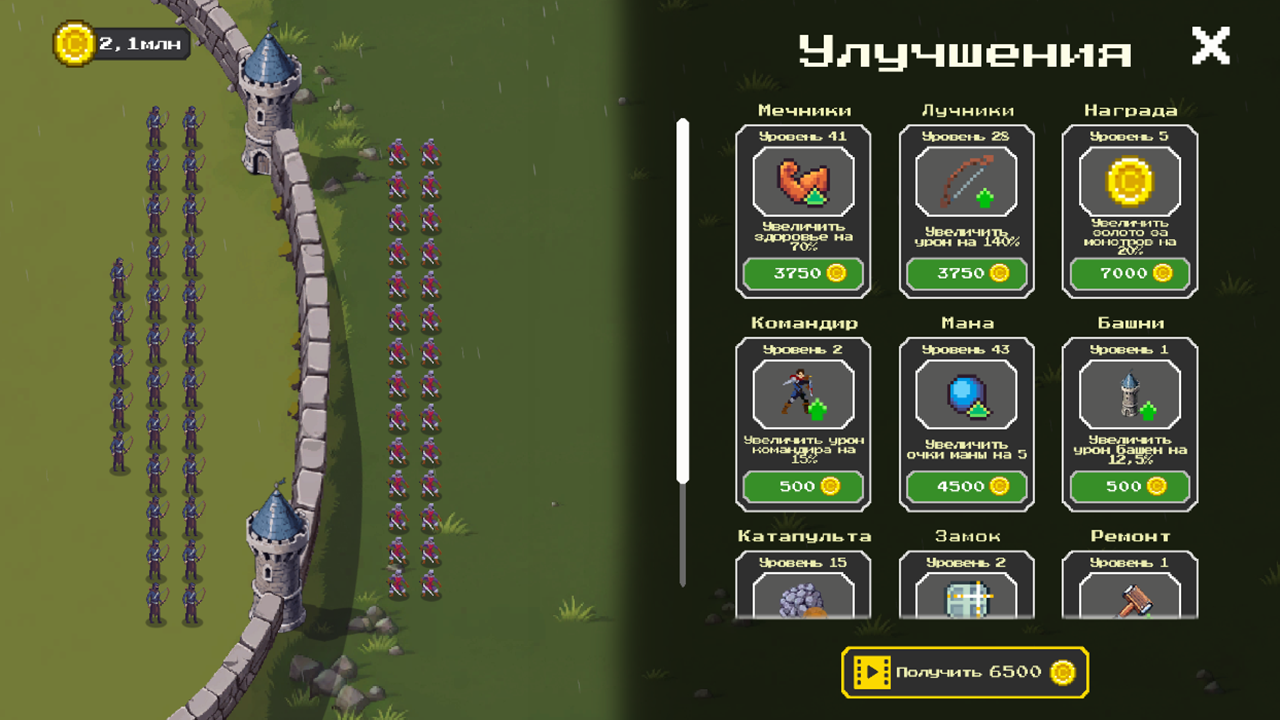Viewport: 1280px width, 720px height.
Task: Buy the Мана upgrade for 4500
Action: pyautogui.click(x=966, y=487)
